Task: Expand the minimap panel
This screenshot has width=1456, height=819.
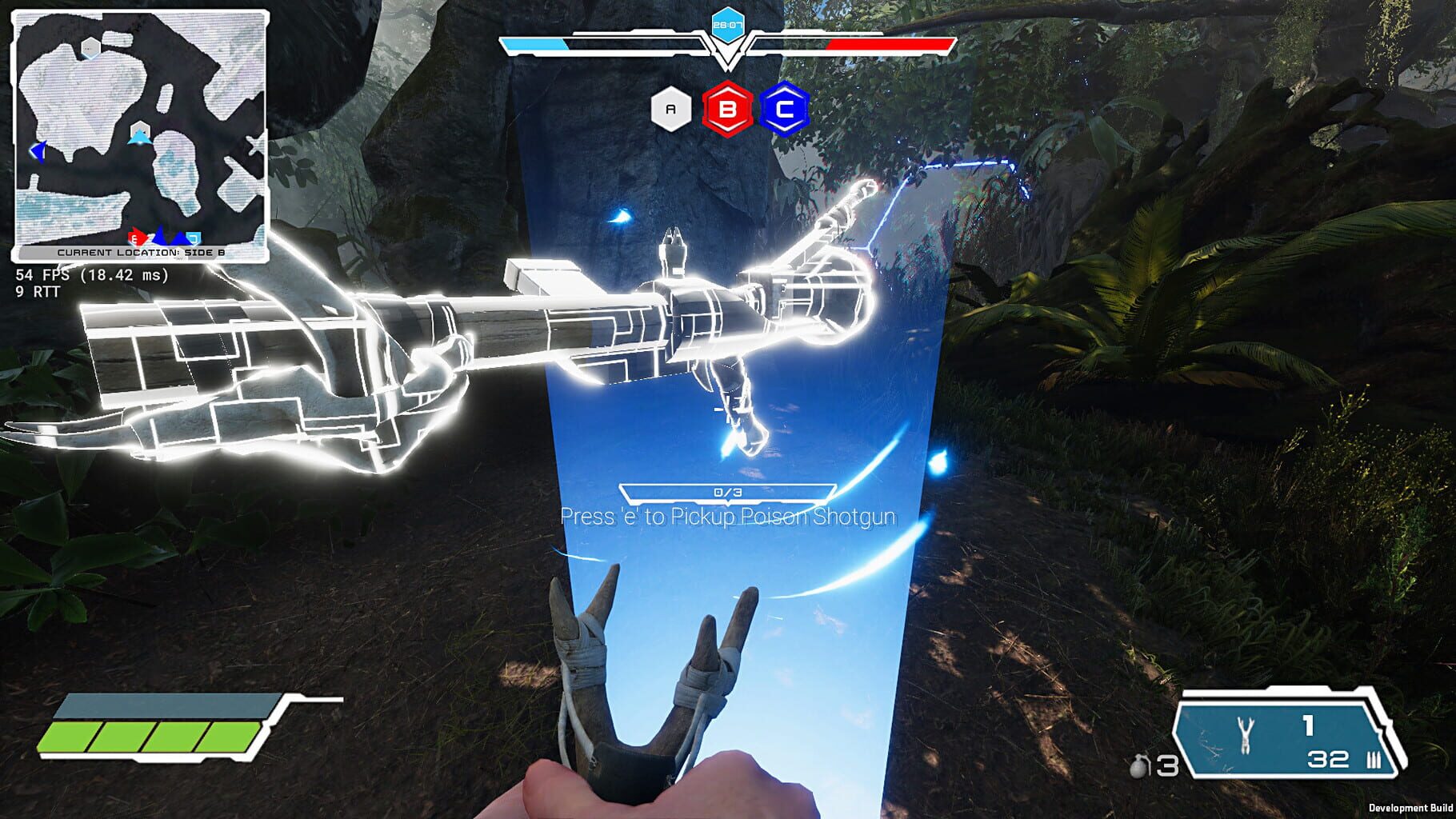Action: (x=140, y=128)
